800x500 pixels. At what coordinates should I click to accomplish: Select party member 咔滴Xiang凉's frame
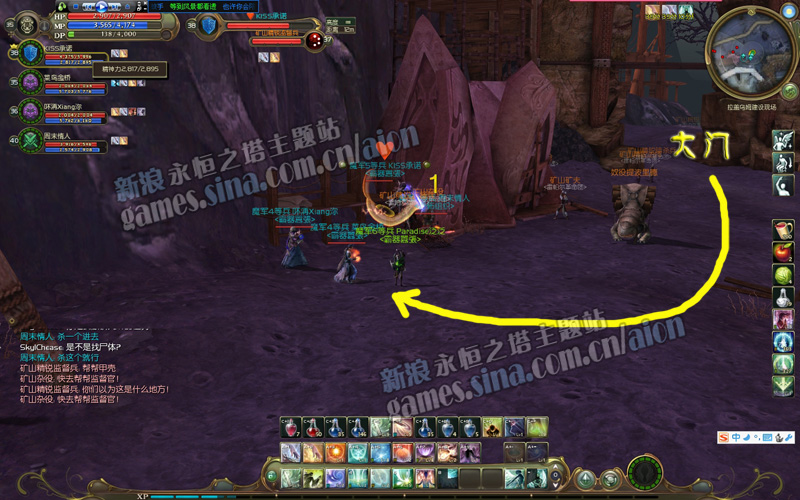click(x=28, y=111)
